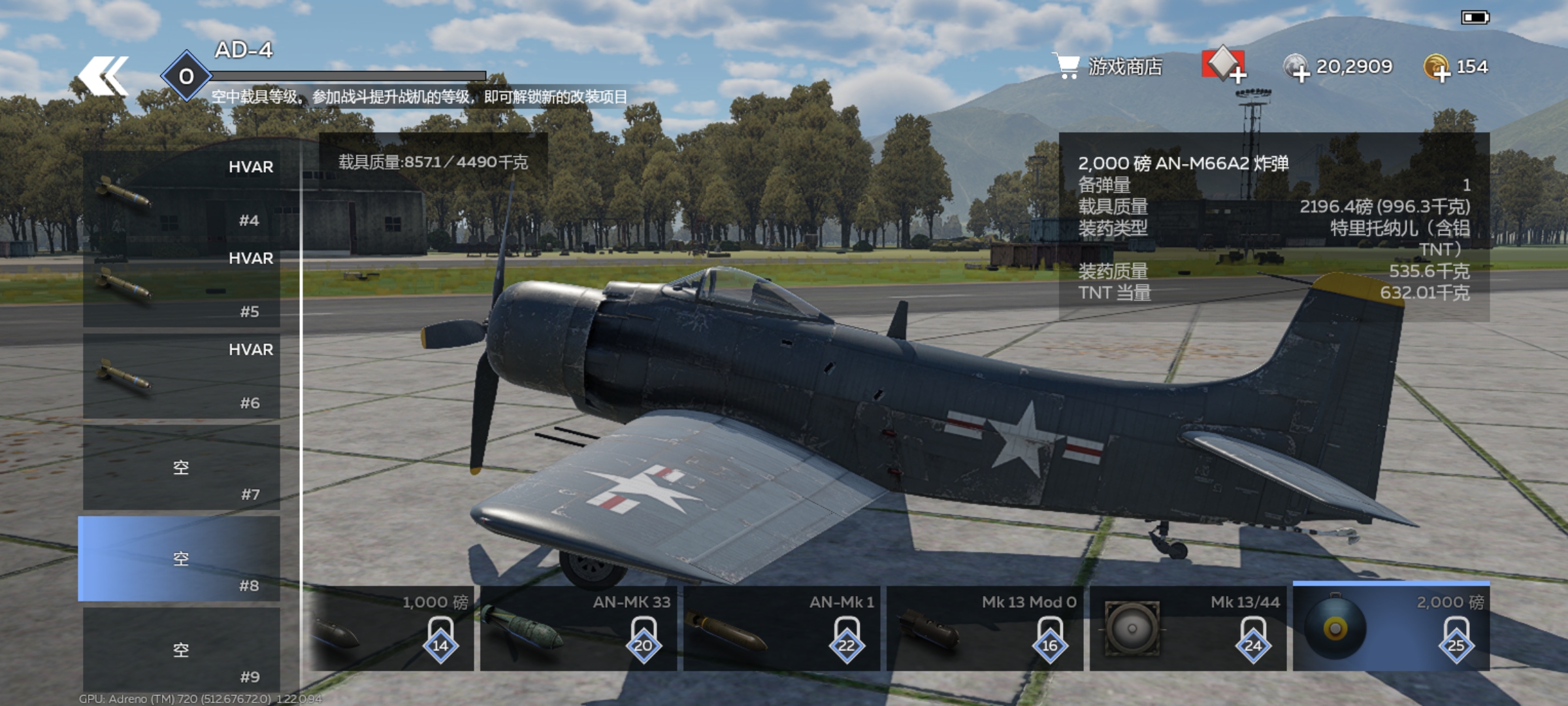
Task: Select HVAR rocket pylon slot #6
Action: (x=182, y=377)
